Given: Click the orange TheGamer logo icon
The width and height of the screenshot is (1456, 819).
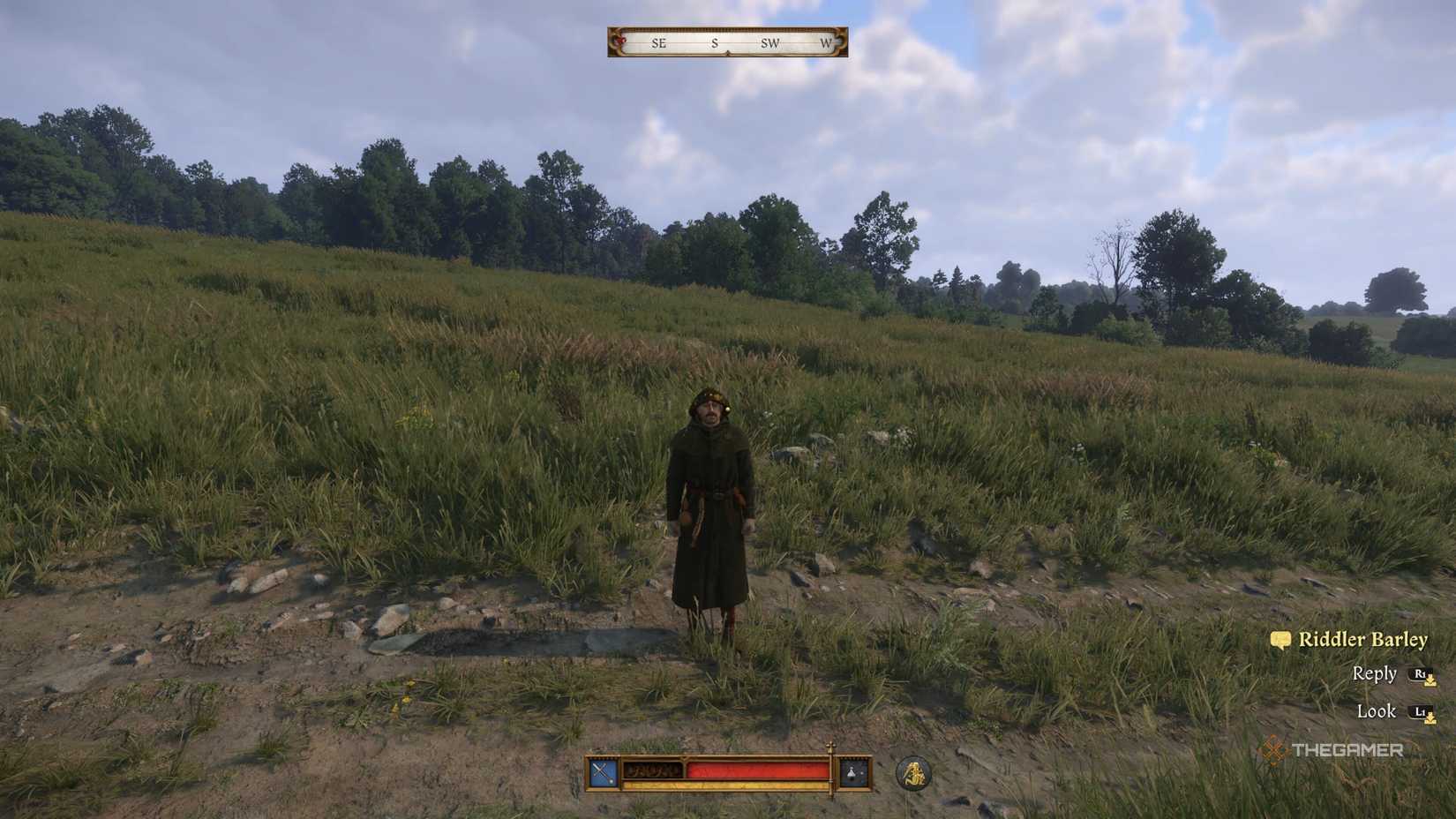Looking at the screenshot, I should 1273,751.
